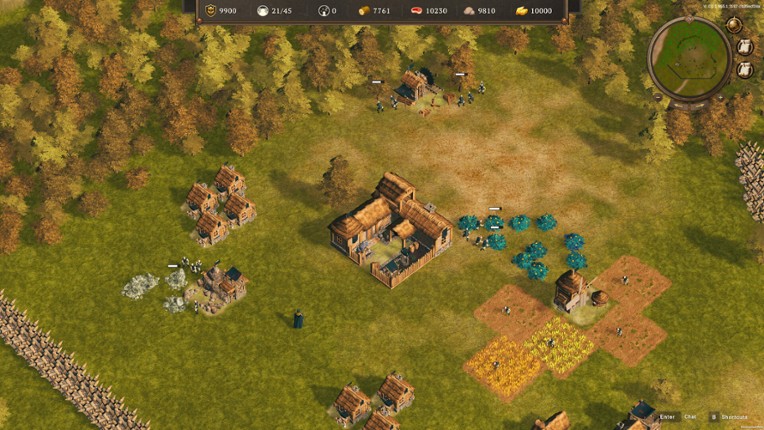Click the circular minimap

click(690, 57)
